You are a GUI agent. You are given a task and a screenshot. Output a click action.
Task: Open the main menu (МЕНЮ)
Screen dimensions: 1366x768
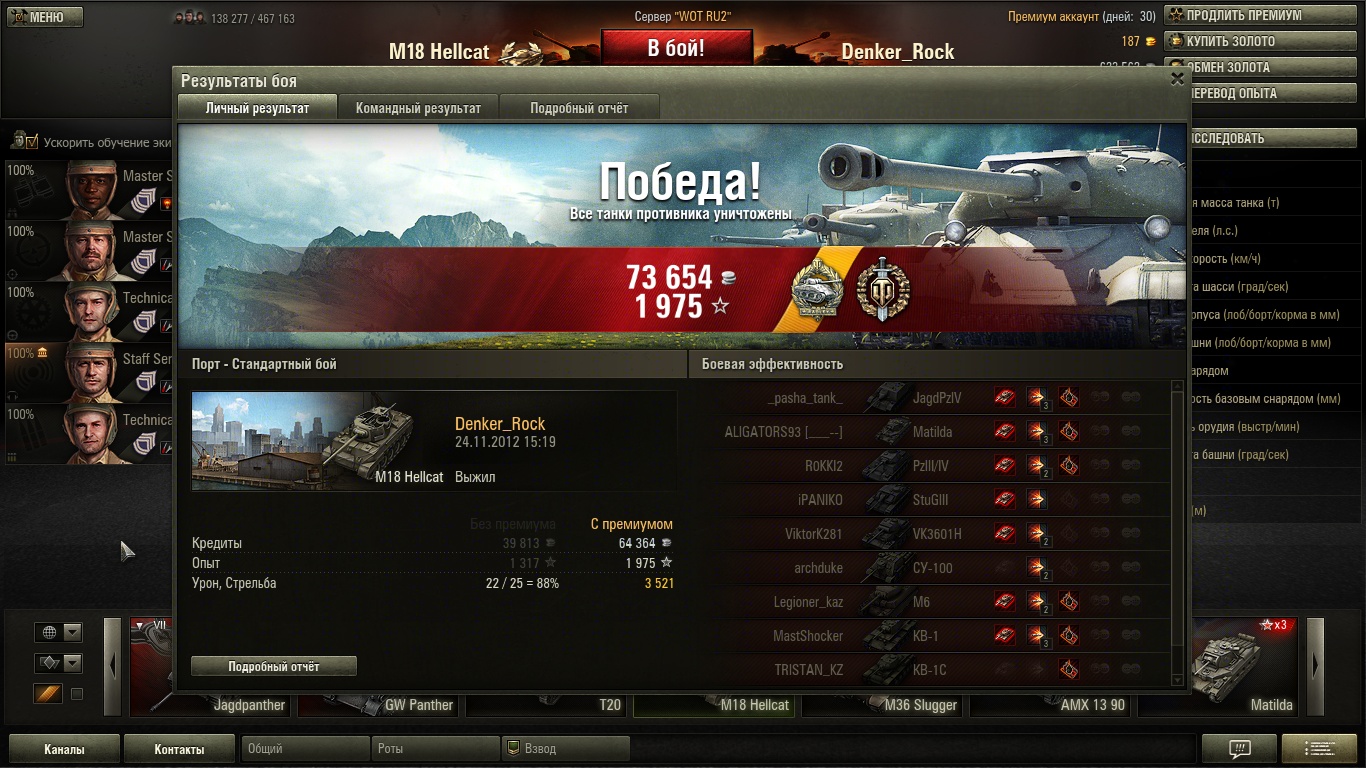[44, 17]
